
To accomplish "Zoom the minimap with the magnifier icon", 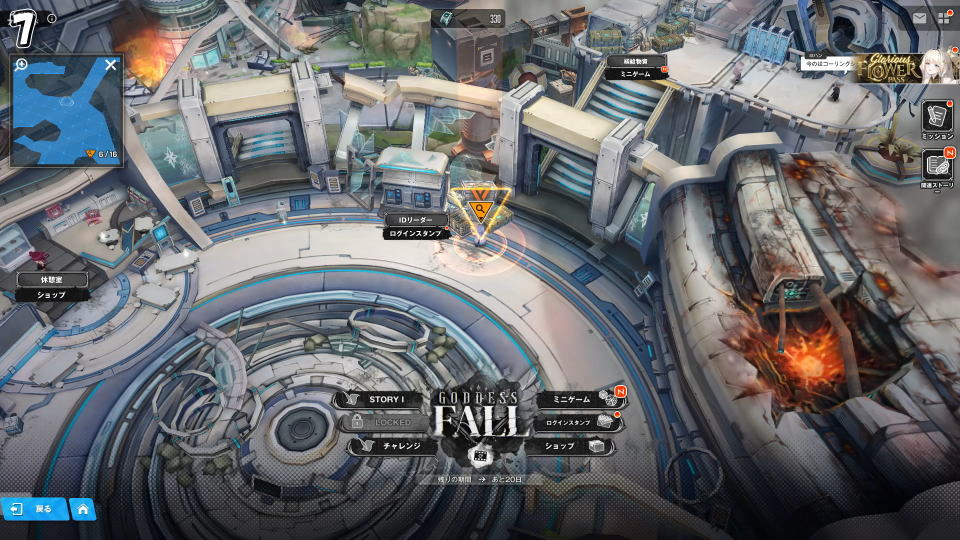I will [x=21, y=64].
